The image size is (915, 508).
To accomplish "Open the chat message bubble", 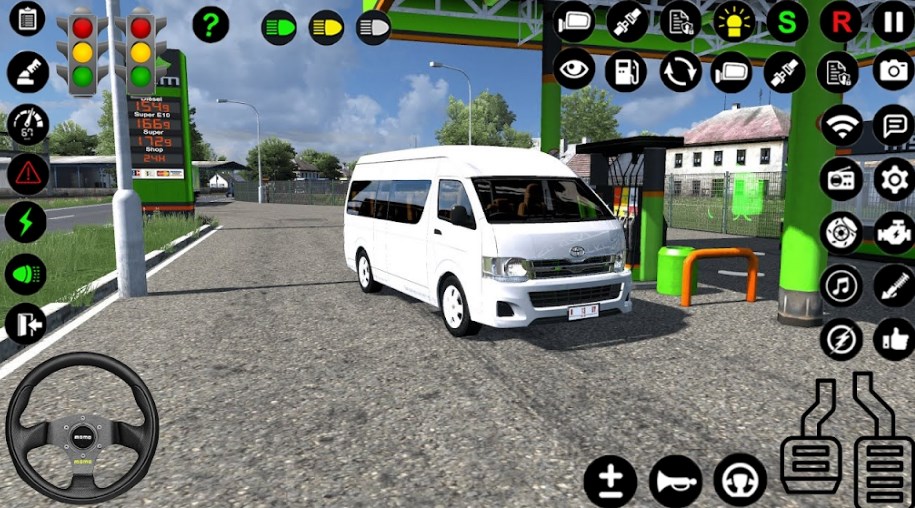I will pos(893,125).
